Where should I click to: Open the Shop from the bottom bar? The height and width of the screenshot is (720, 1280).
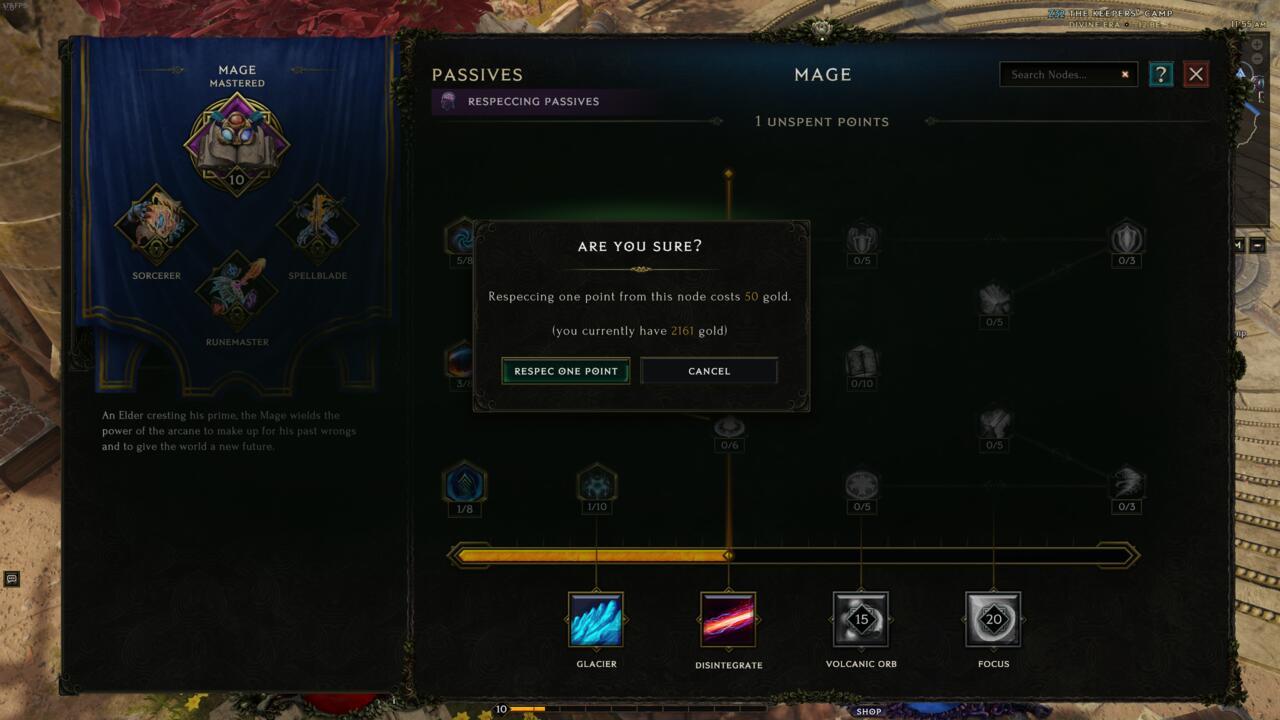pos(869,712)
